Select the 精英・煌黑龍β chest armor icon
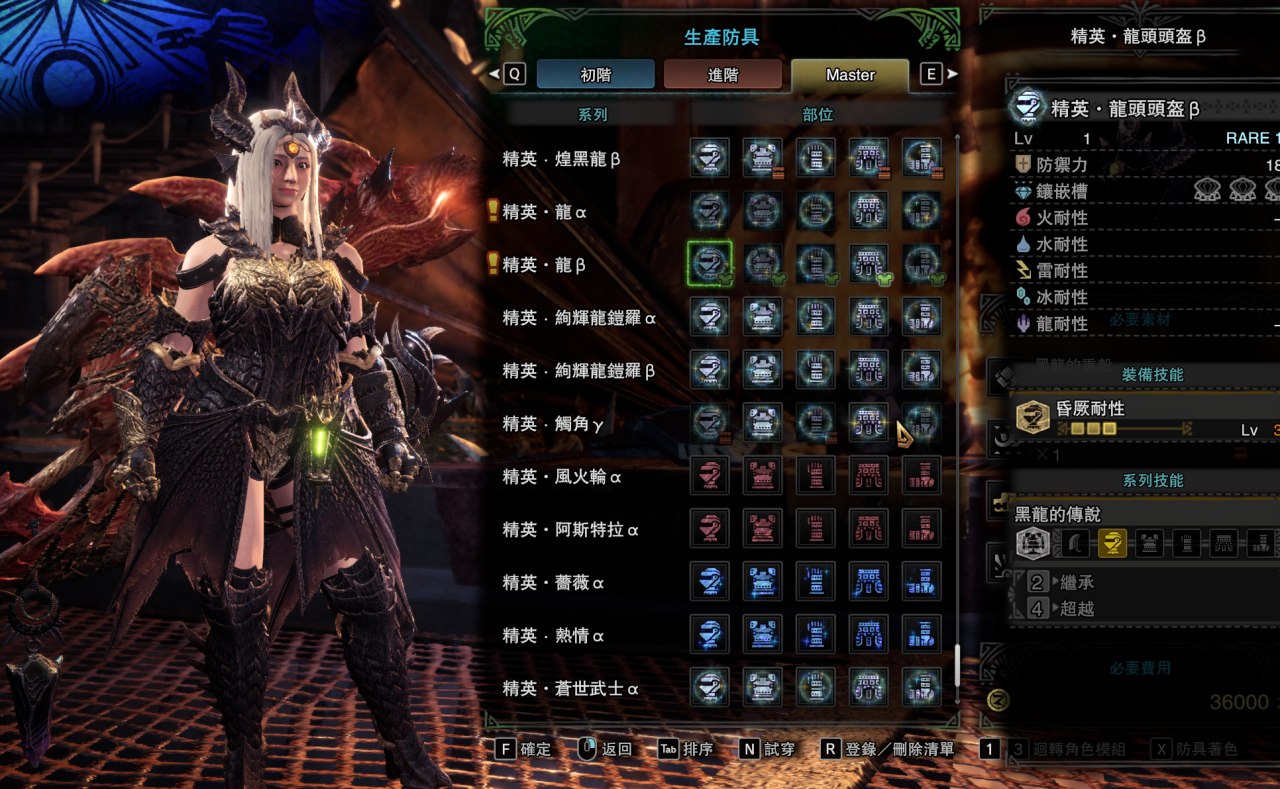 point(762,158)
